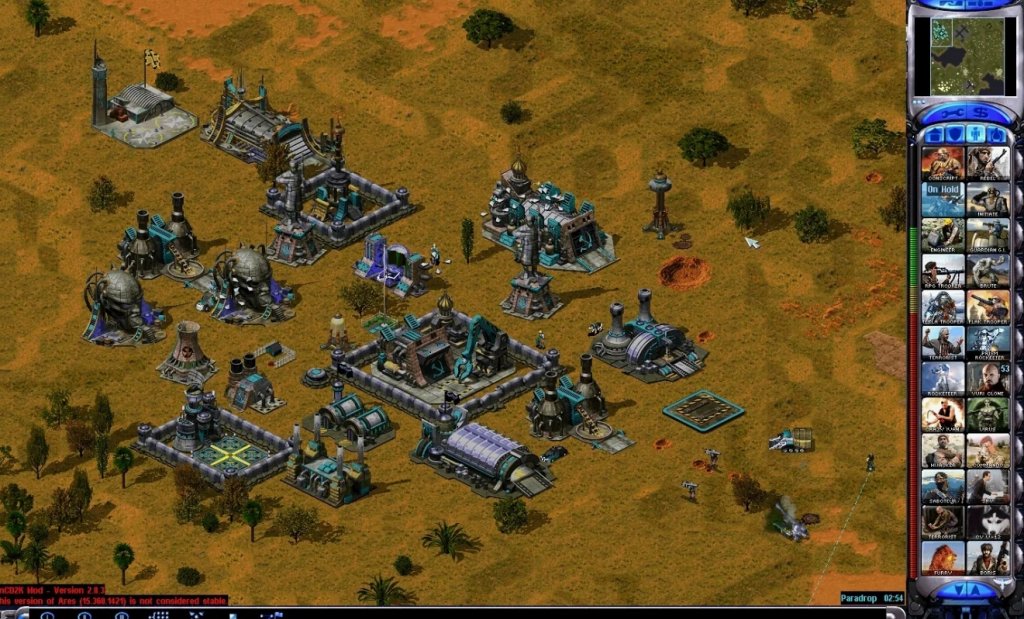
Task: Train a Conscript from the sidebar
Action: pos(942,163)
